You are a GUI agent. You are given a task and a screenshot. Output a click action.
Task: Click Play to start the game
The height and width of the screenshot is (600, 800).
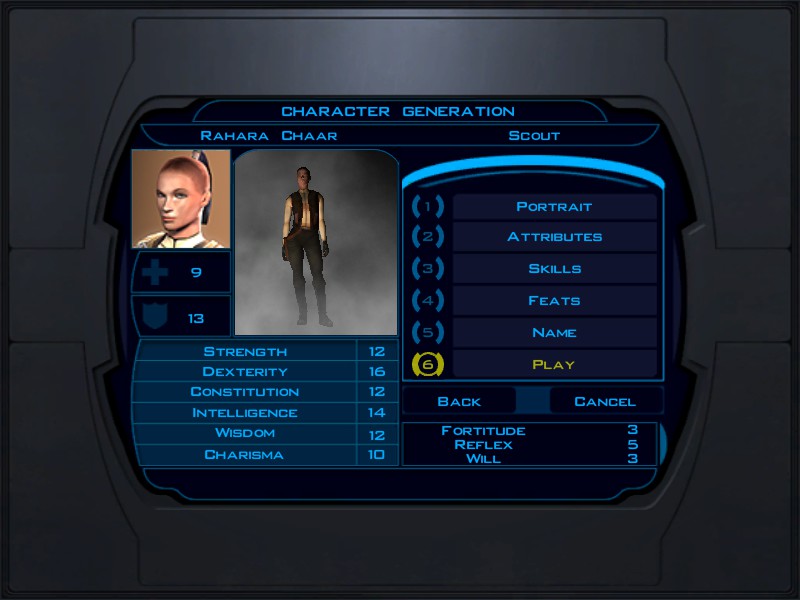click(x=554, y=364)
